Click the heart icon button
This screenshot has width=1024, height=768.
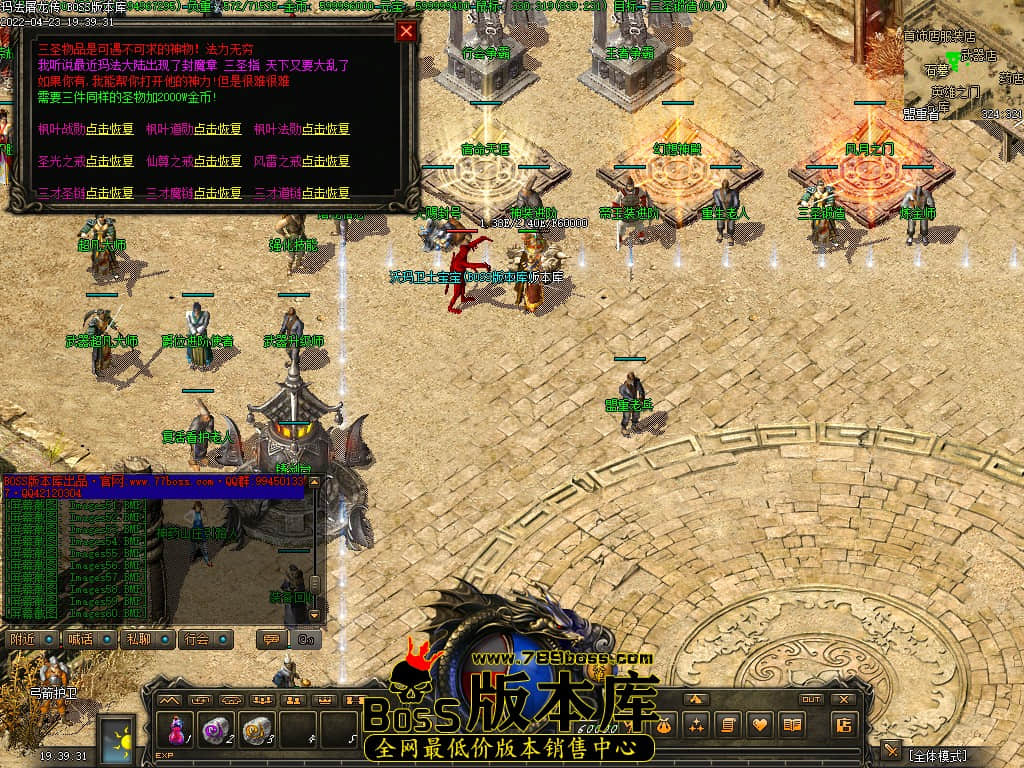pos(759,724)
